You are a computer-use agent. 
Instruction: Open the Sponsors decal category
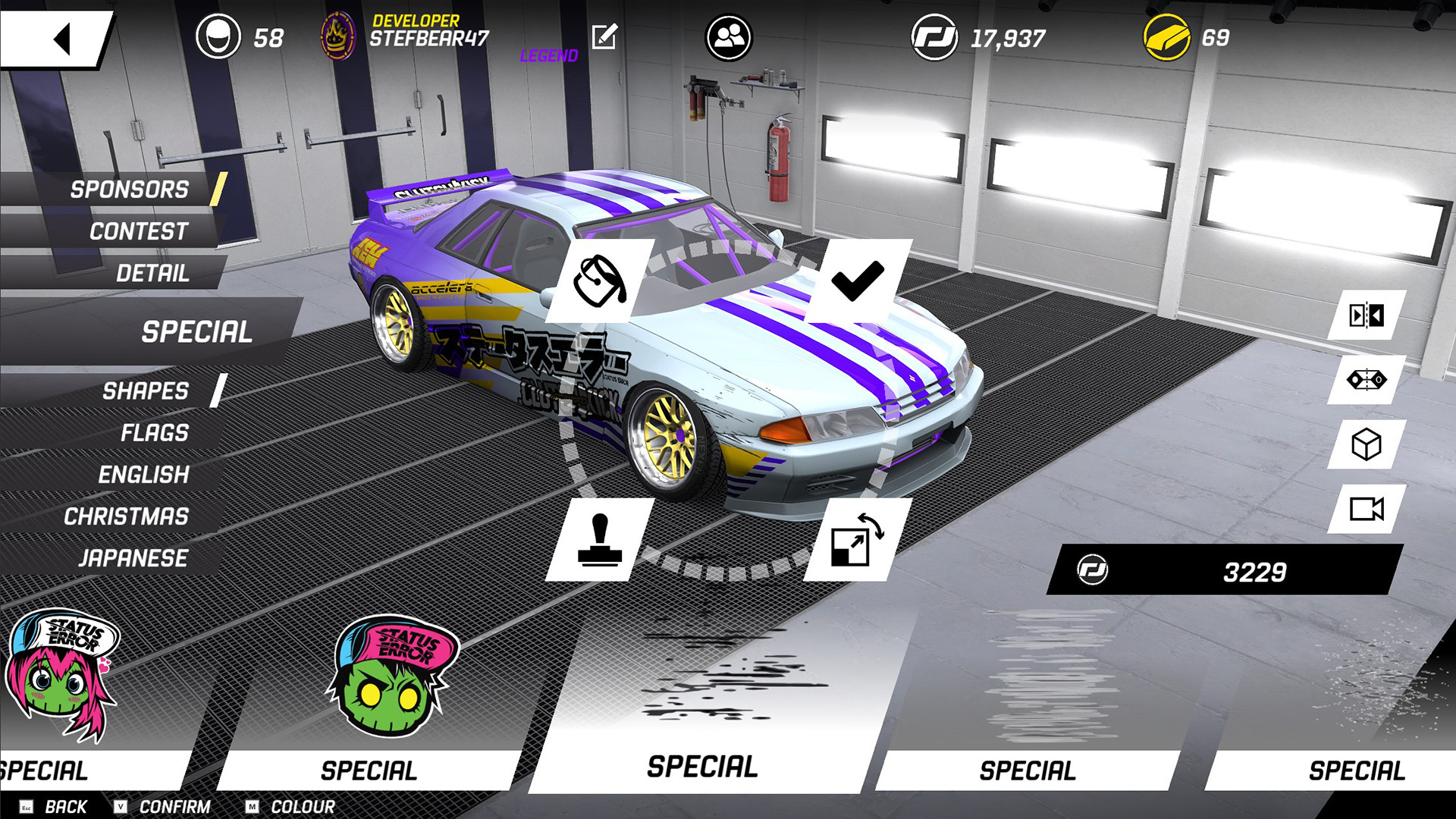129,189
